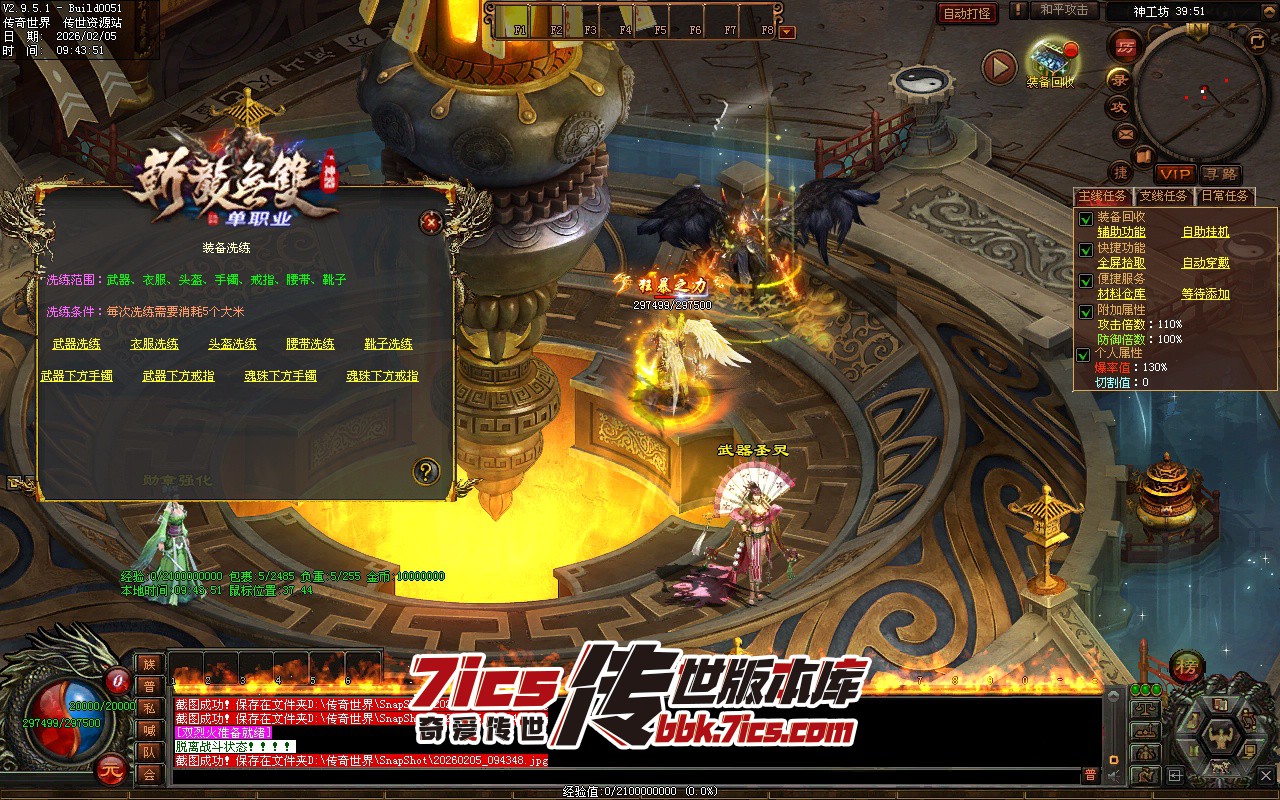1280x800 pixels.
Task: Choose the 武器洗练 link
Action: point(77,344)
